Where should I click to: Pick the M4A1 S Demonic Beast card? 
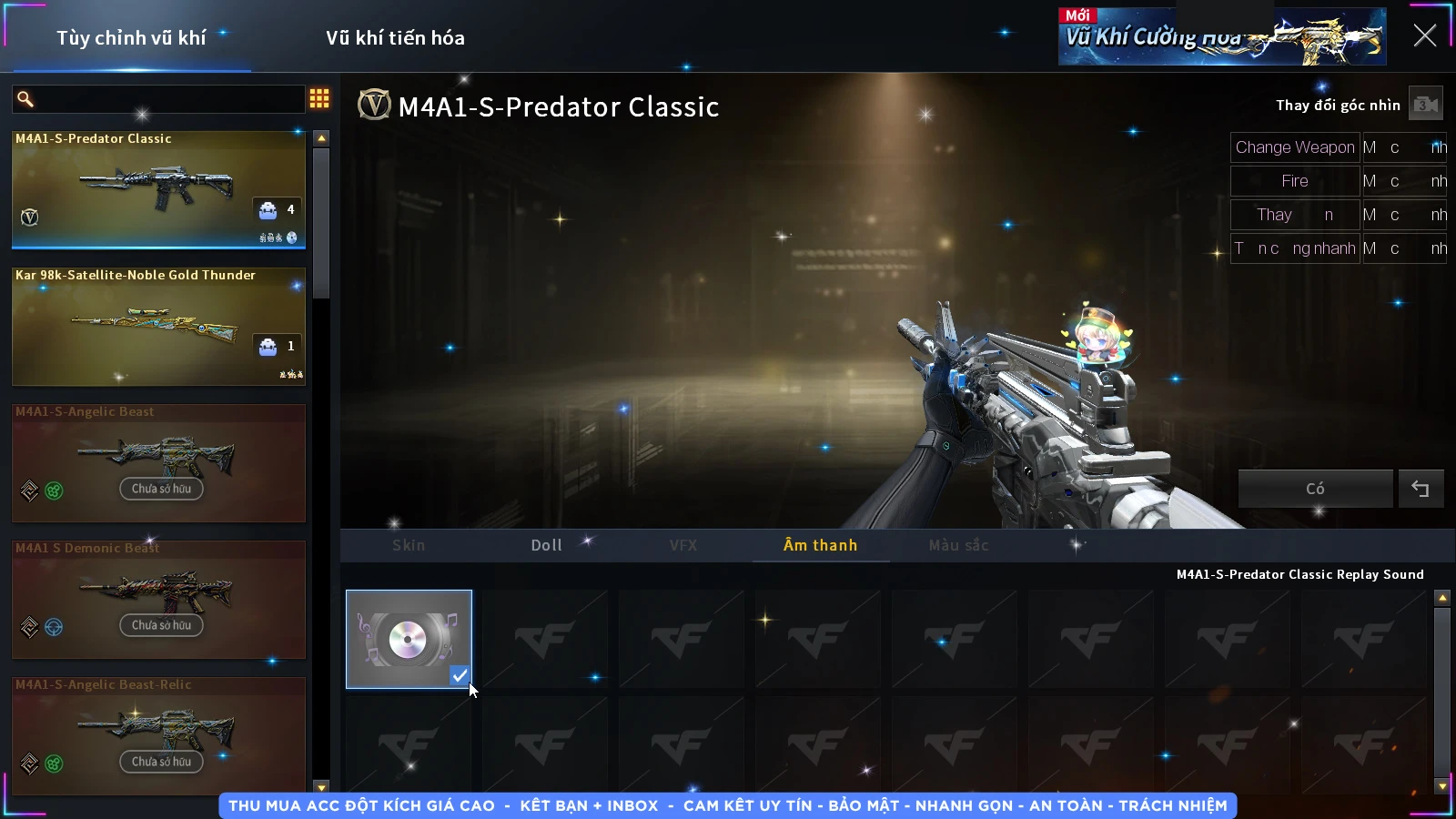tap(158, 599)
